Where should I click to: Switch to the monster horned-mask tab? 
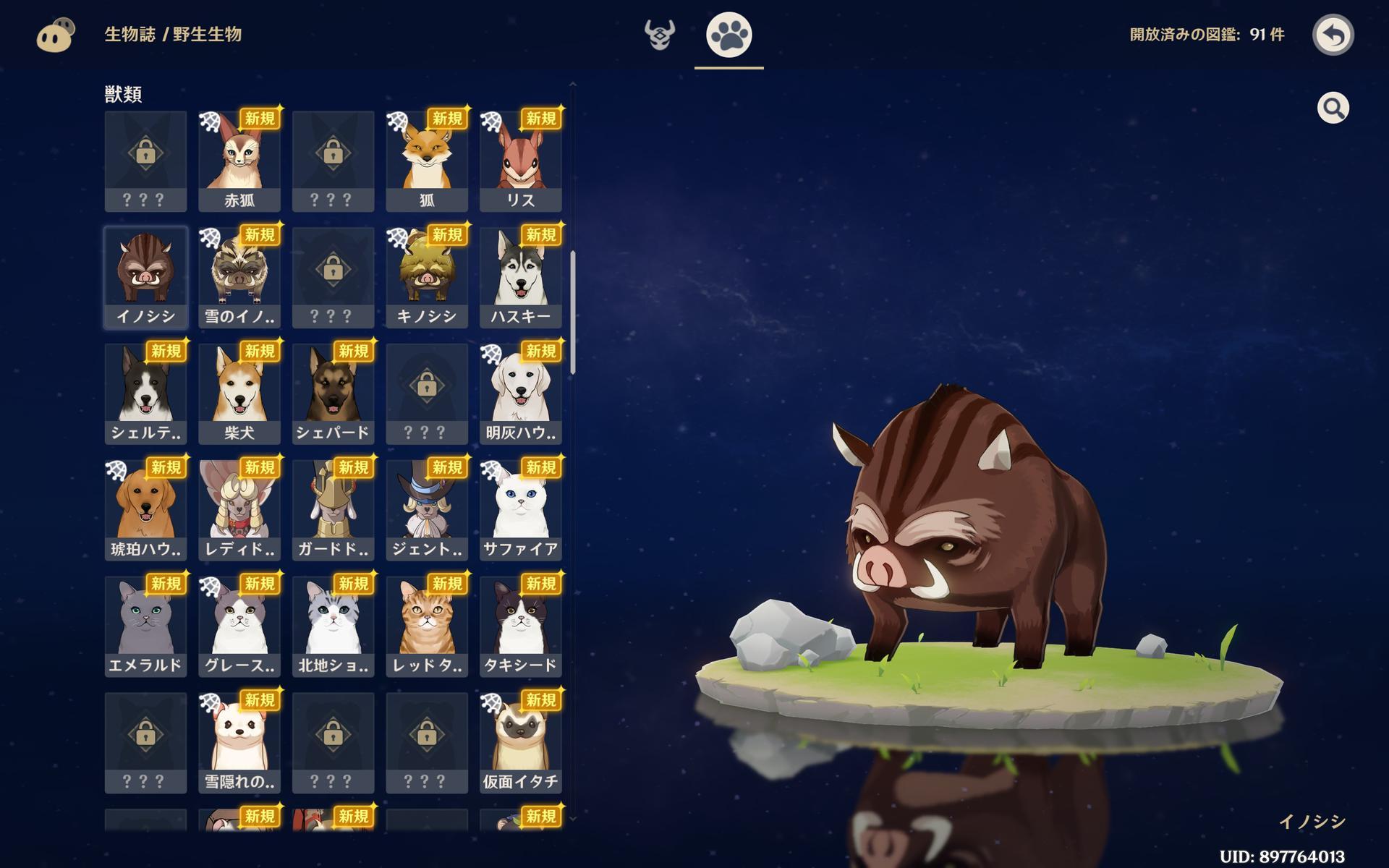[x=659, y=35]
